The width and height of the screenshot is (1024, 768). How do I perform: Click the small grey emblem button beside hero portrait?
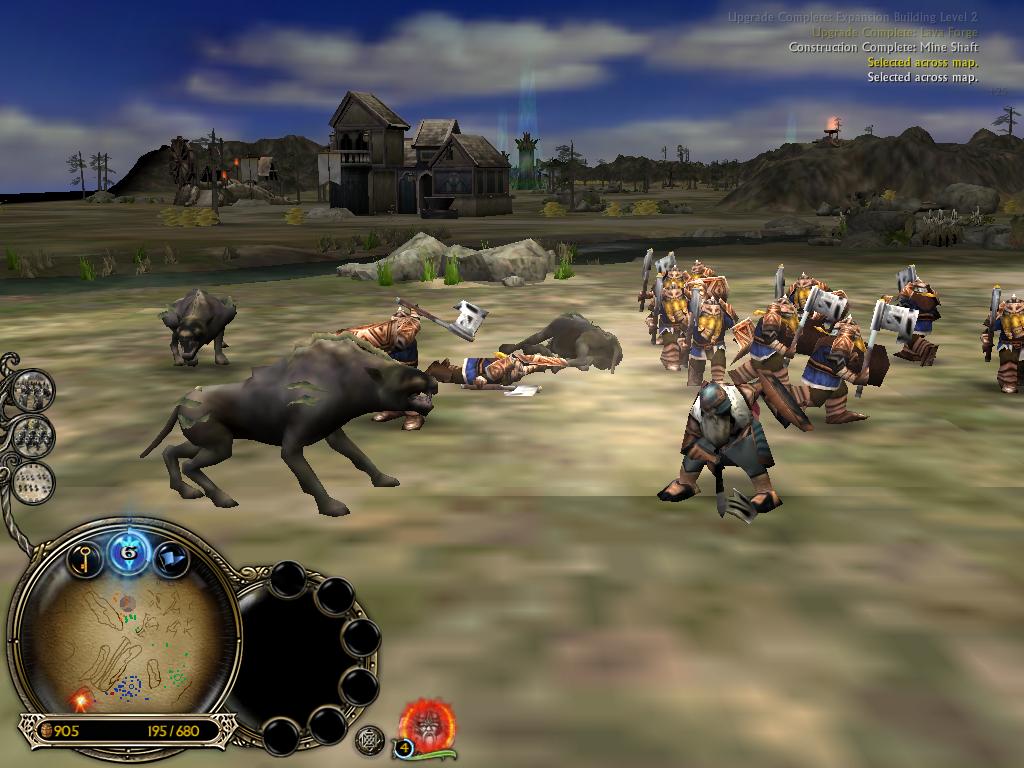coord(370,740)
